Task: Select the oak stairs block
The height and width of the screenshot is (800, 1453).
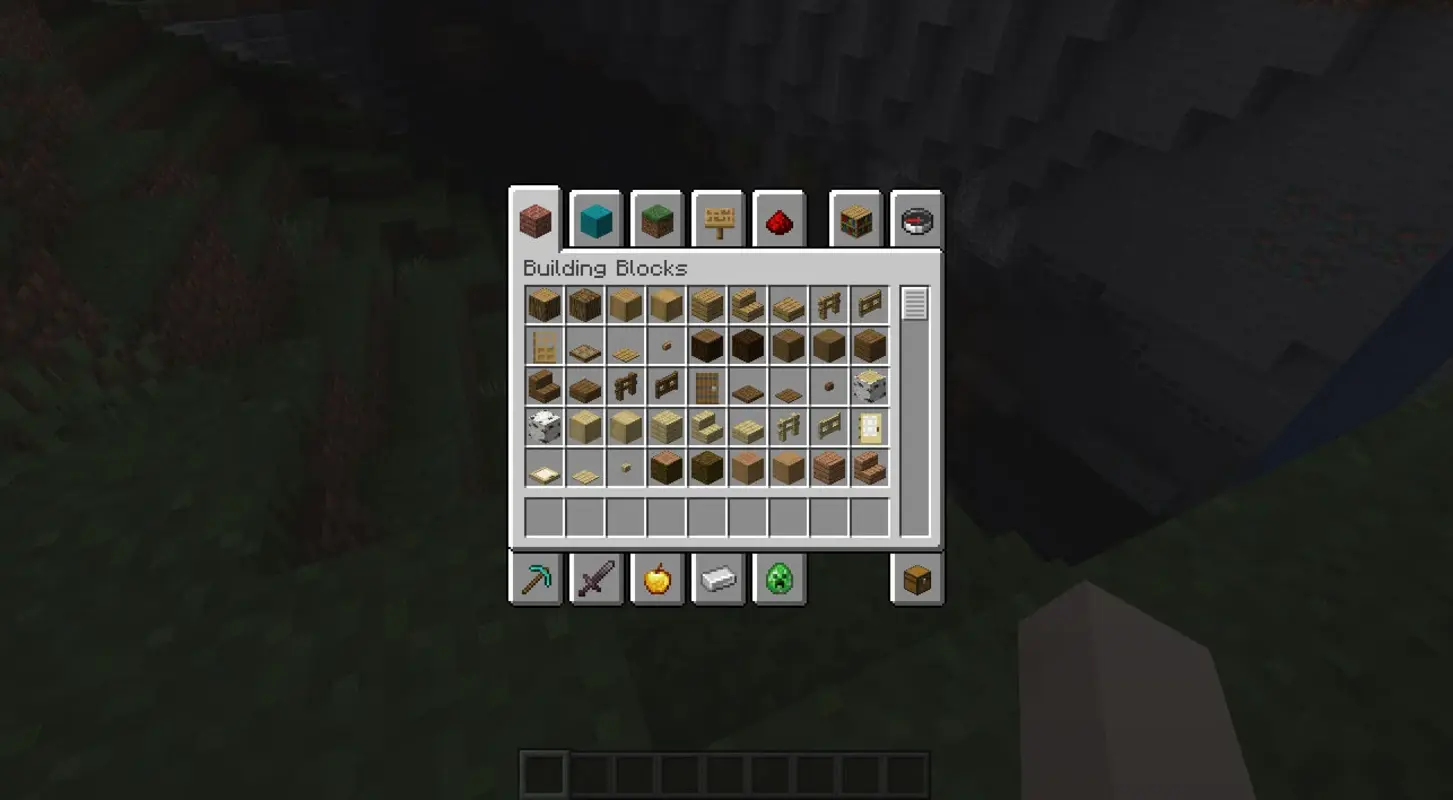Action: point(747,305)
